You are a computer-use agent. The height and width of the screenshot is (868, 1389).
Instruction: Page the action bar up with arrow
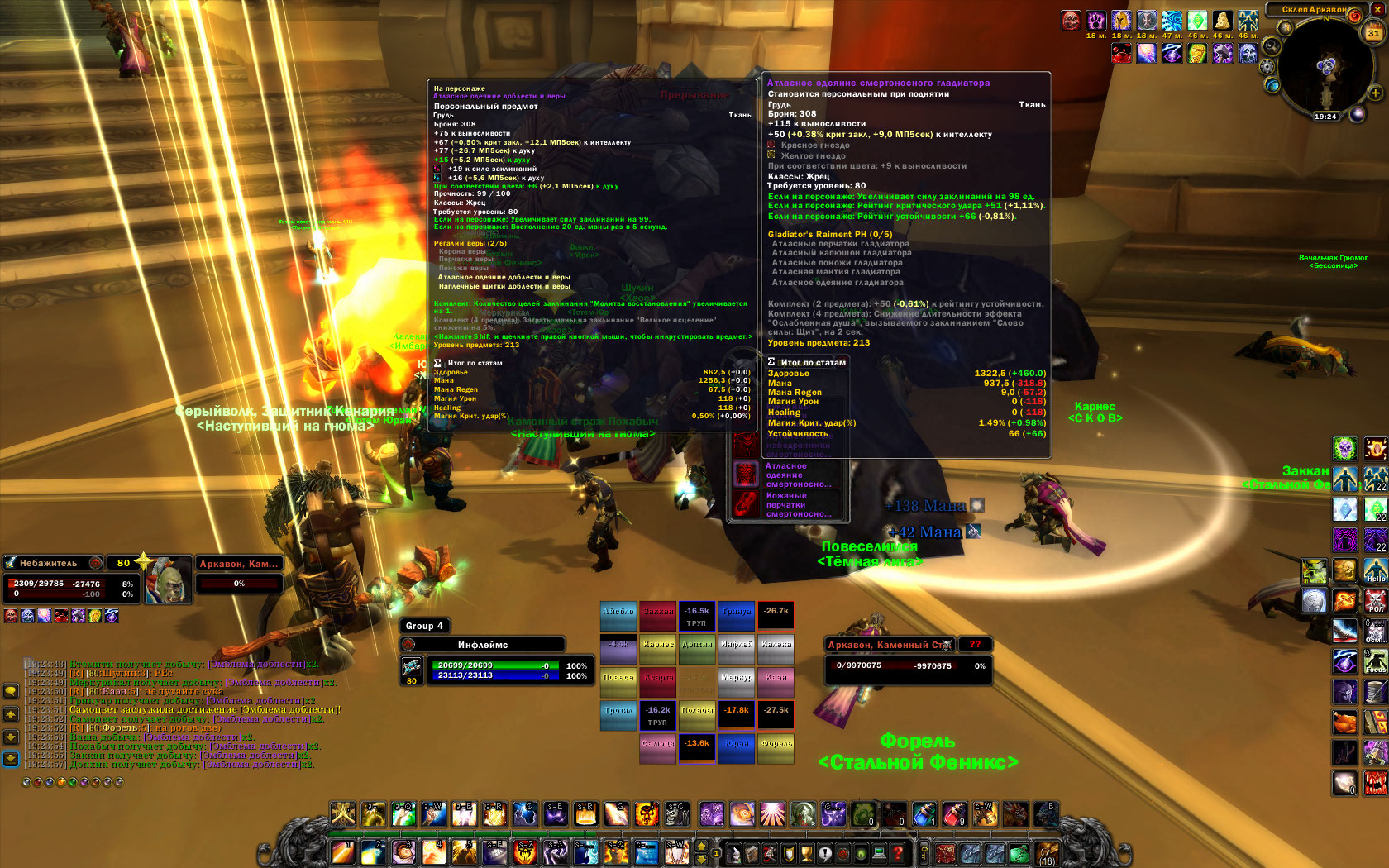coord(702,846)
